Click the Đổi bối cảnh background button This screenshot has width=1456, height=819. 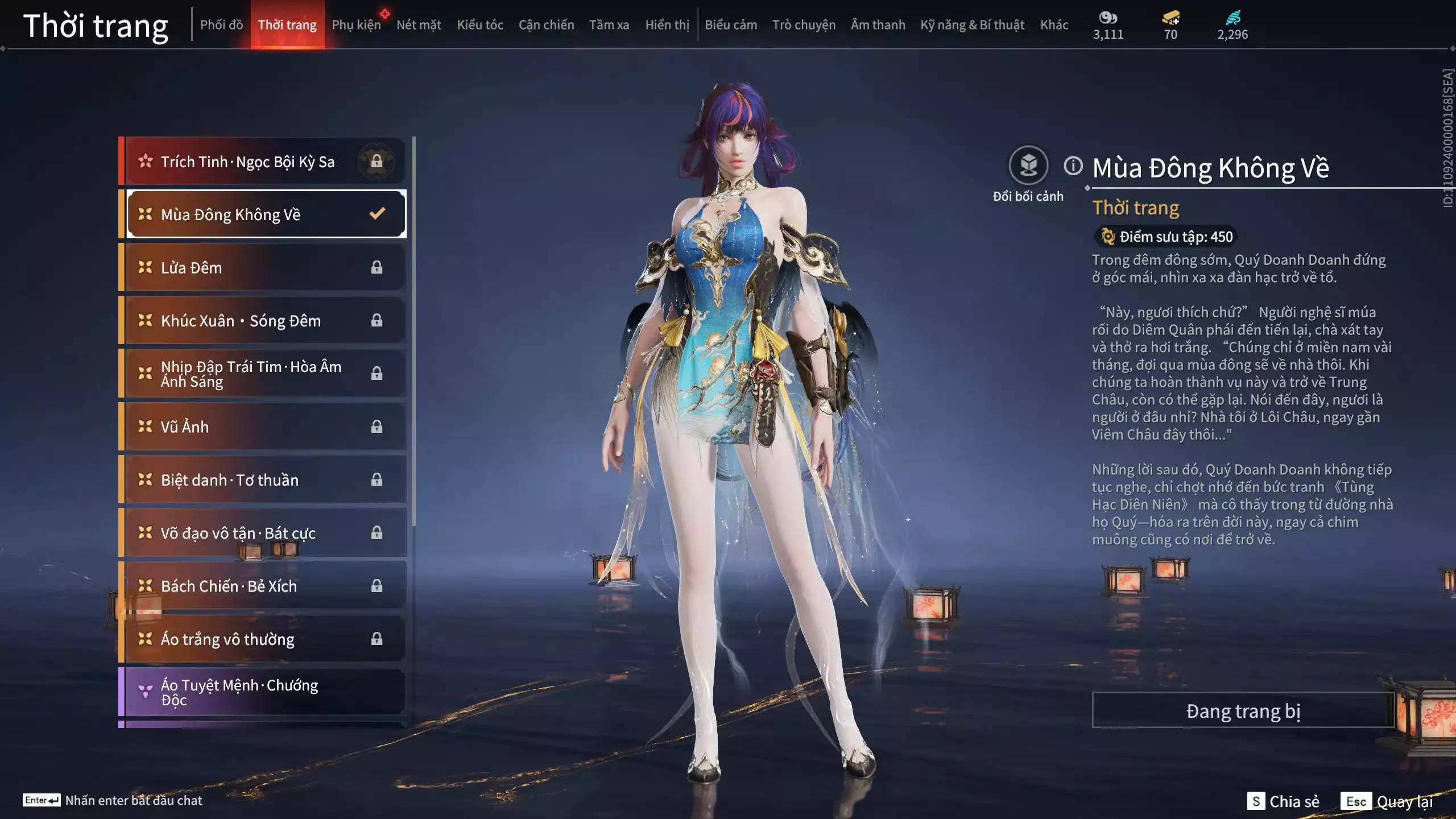(1028, 166)
